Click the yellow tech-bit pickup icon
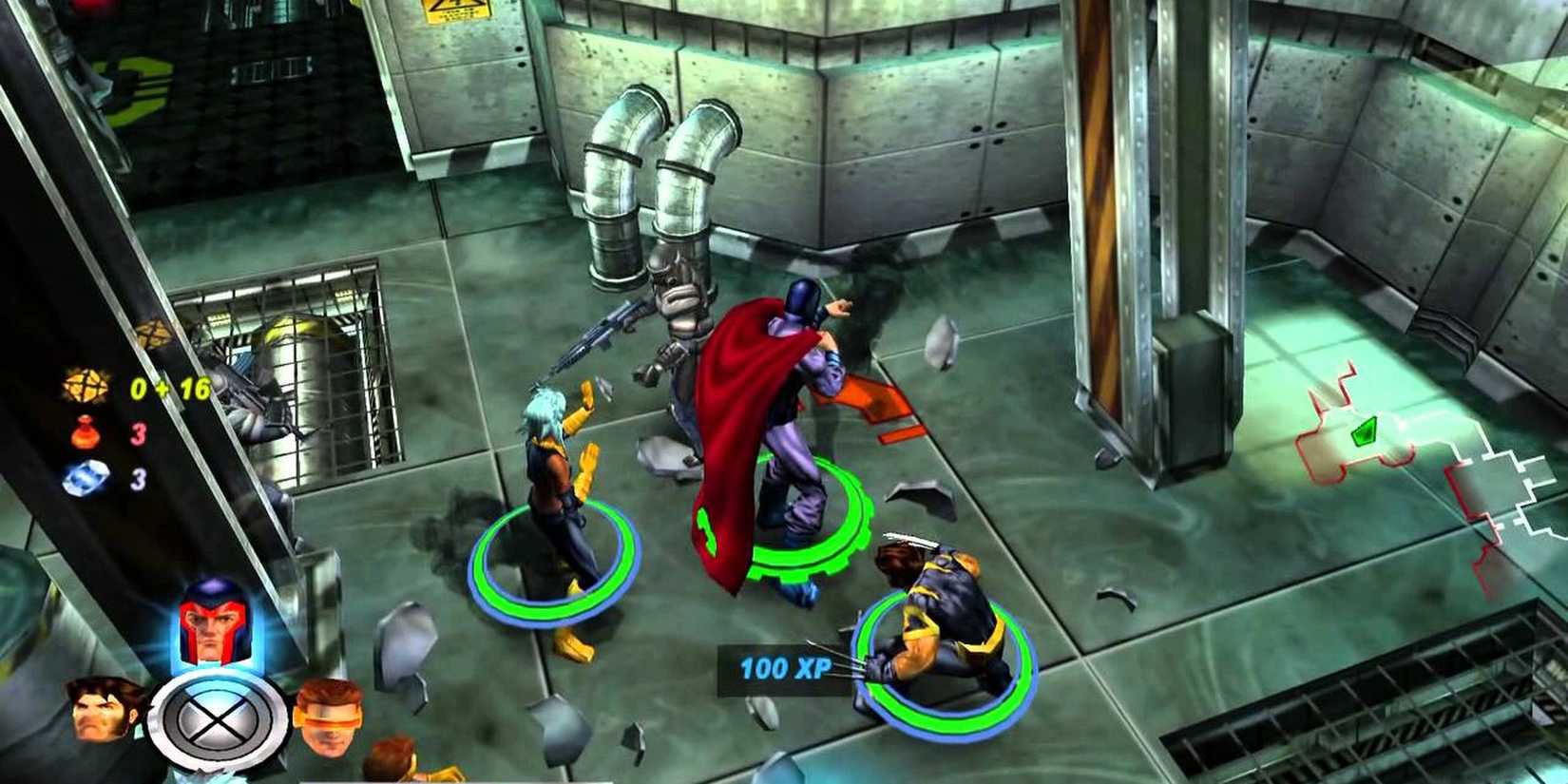The image size is (1568, 784). point(86,385)
